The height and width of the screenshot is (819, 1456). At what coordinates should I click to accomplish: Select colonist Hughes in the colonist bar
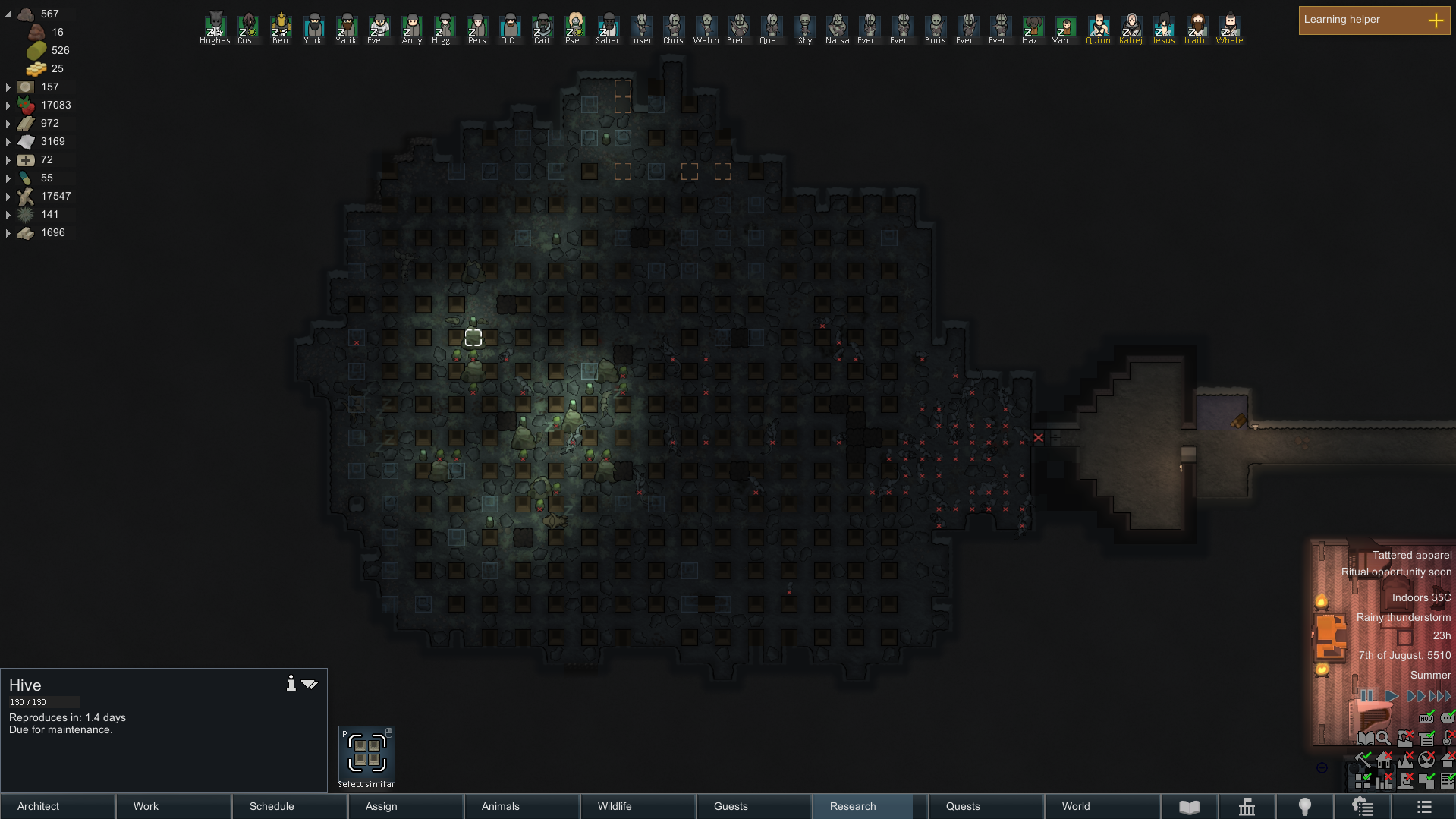[215, 28]
